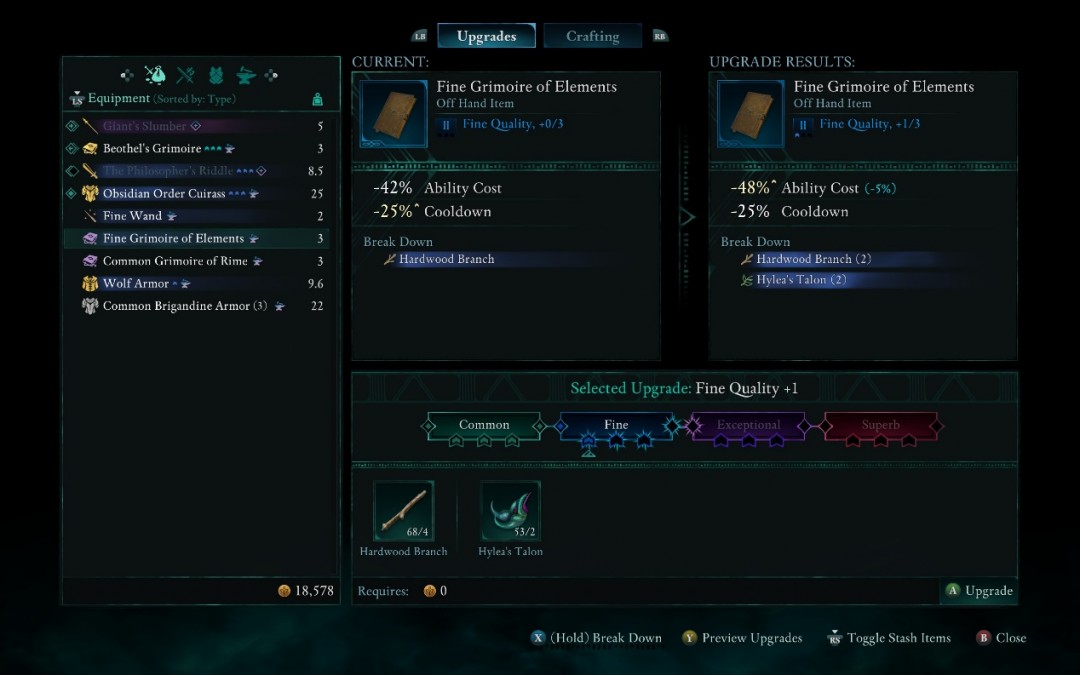The width and height of the screenshot is (1080, 675).
Task: Select the Fine Wand item
Action: tap(132, 216)
